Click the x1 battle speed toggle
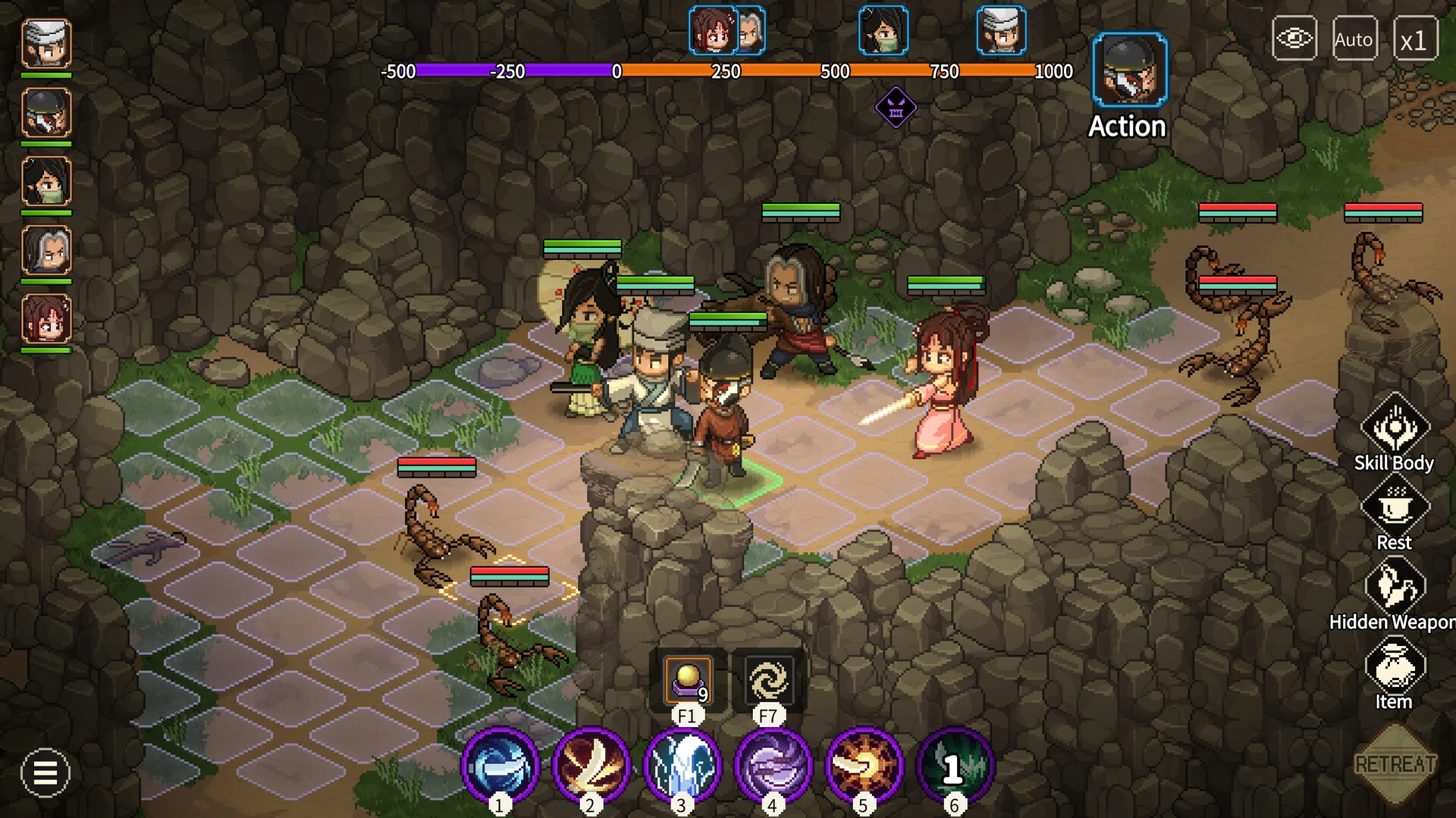The image size is (1456, 818). (1415, 39)
